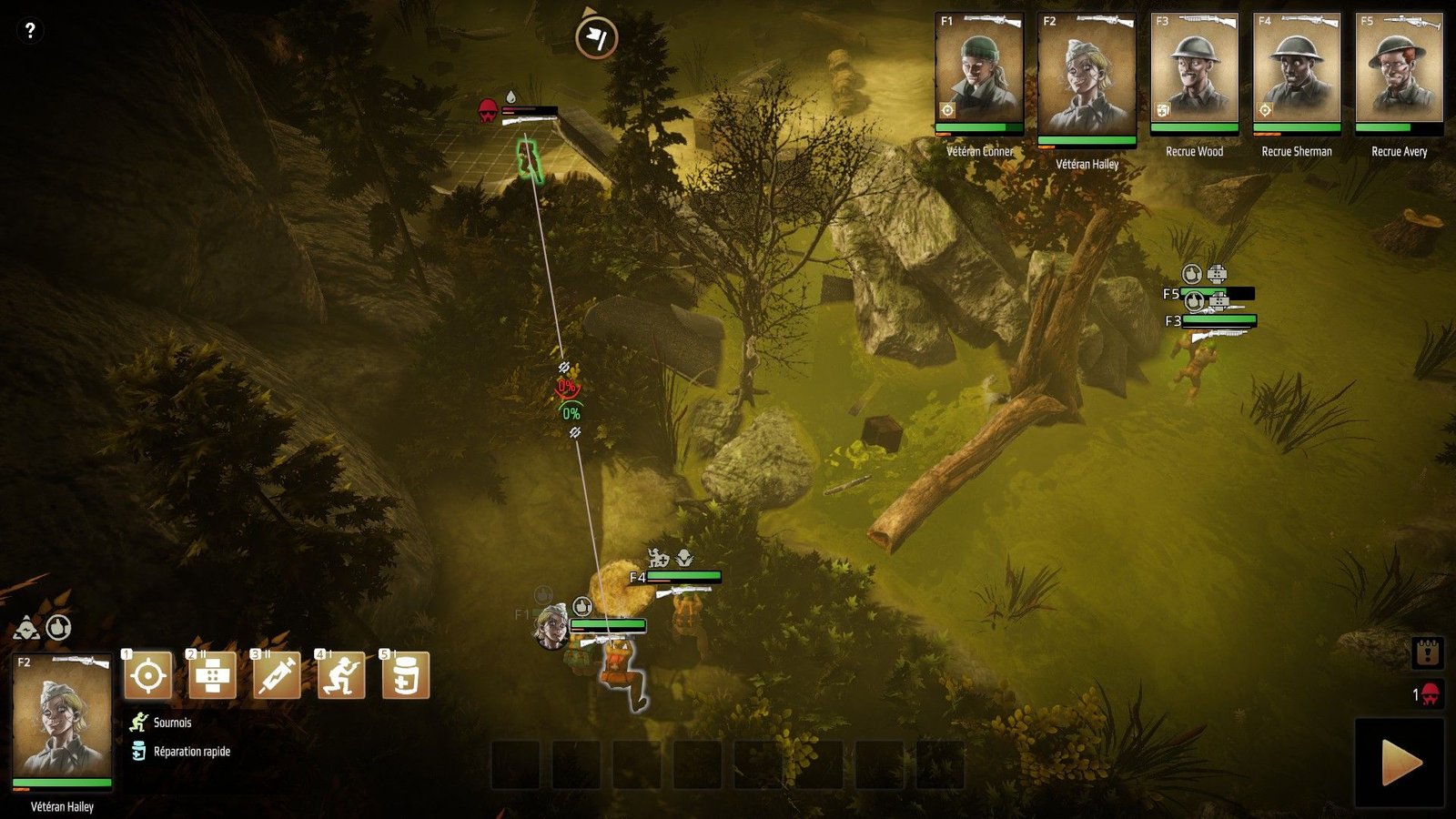Screen dimensions: 1456x819
Task: Pick Recrue Avery's portrait card
Action: tap(1399, 72)
